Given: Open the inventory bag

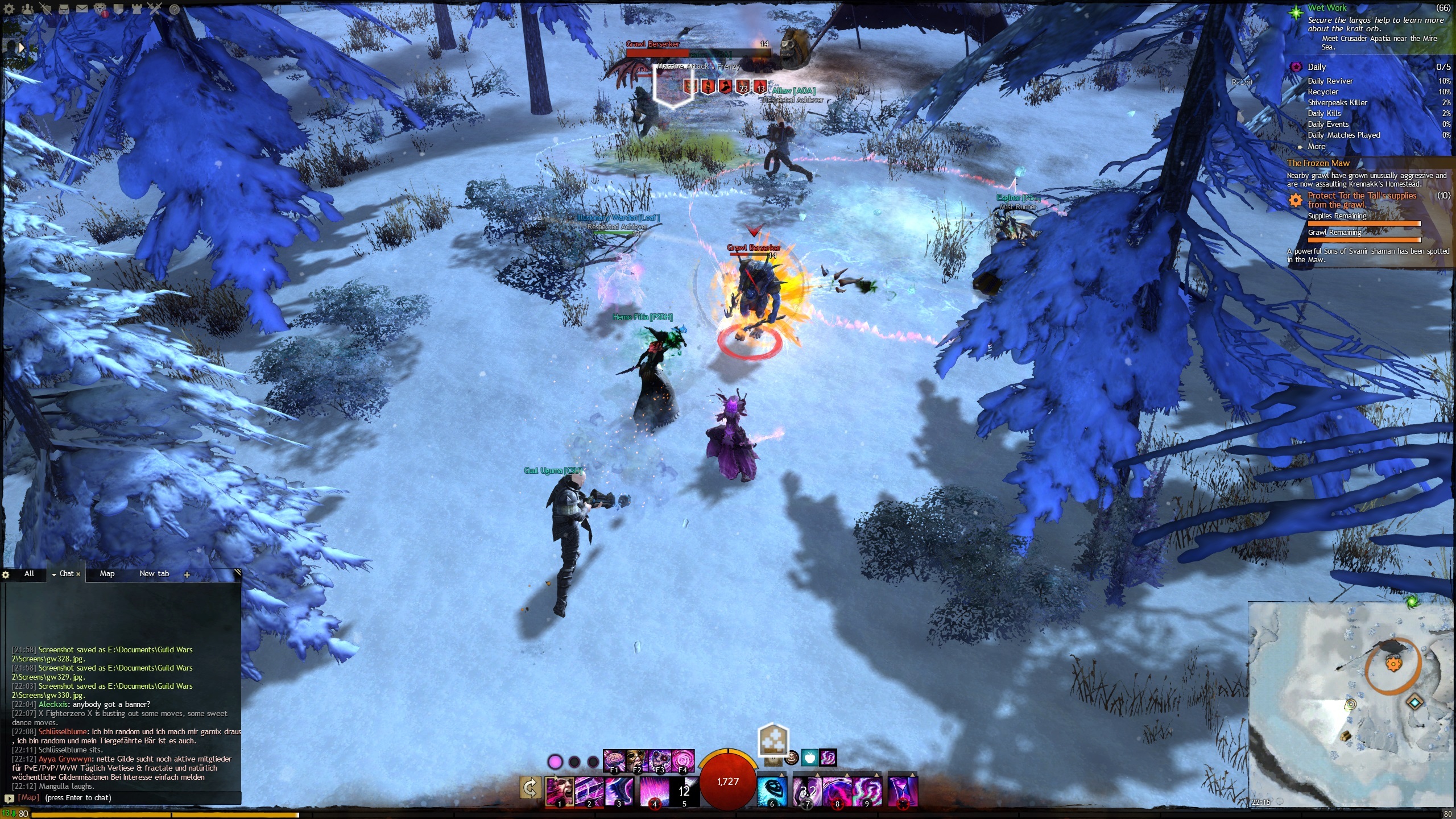Looking at the screenshot, I should [64, 9].
